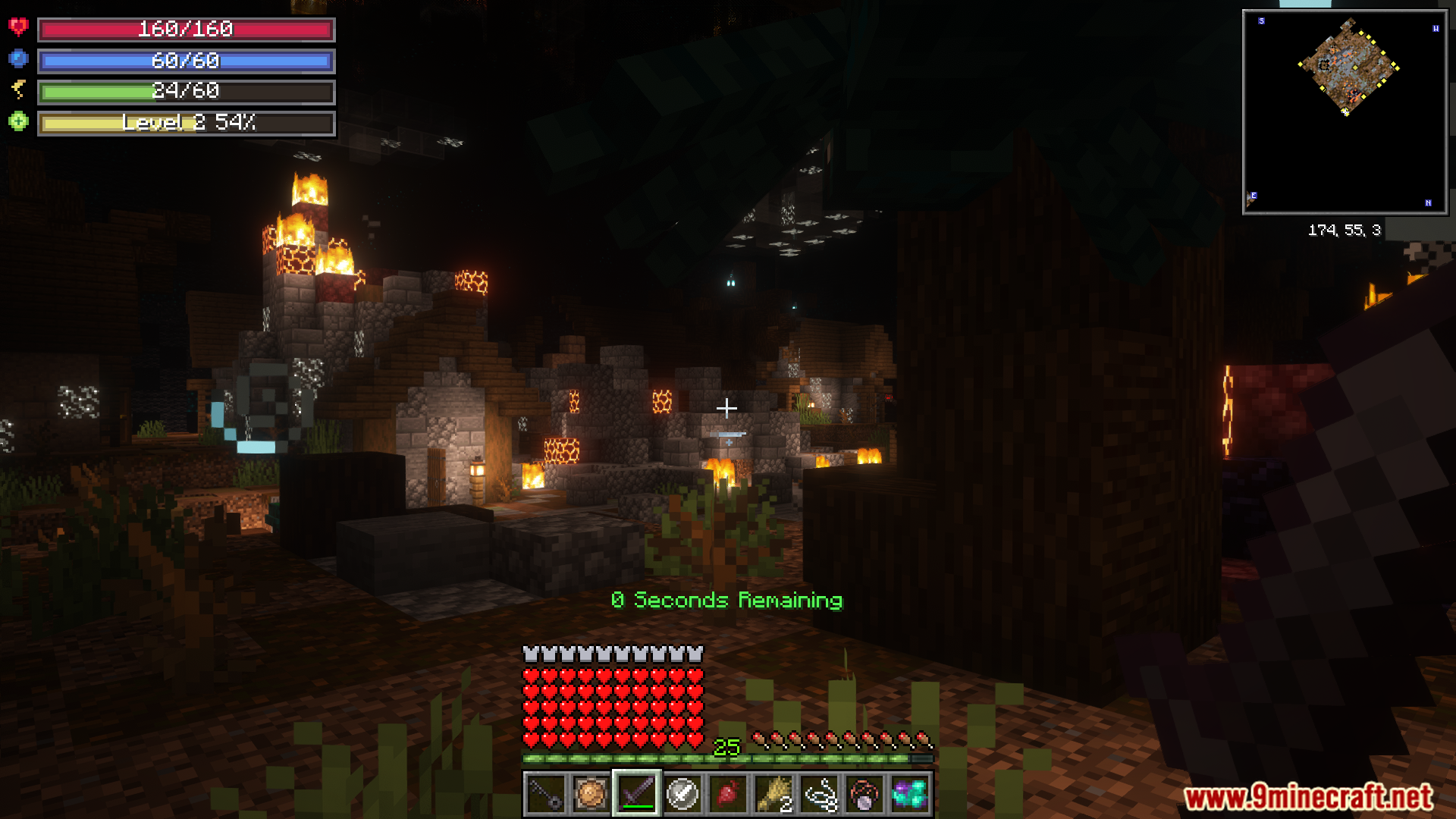Select the round wooden shield slot
This screenshot has width=1456, height=819.
point(591,794)
